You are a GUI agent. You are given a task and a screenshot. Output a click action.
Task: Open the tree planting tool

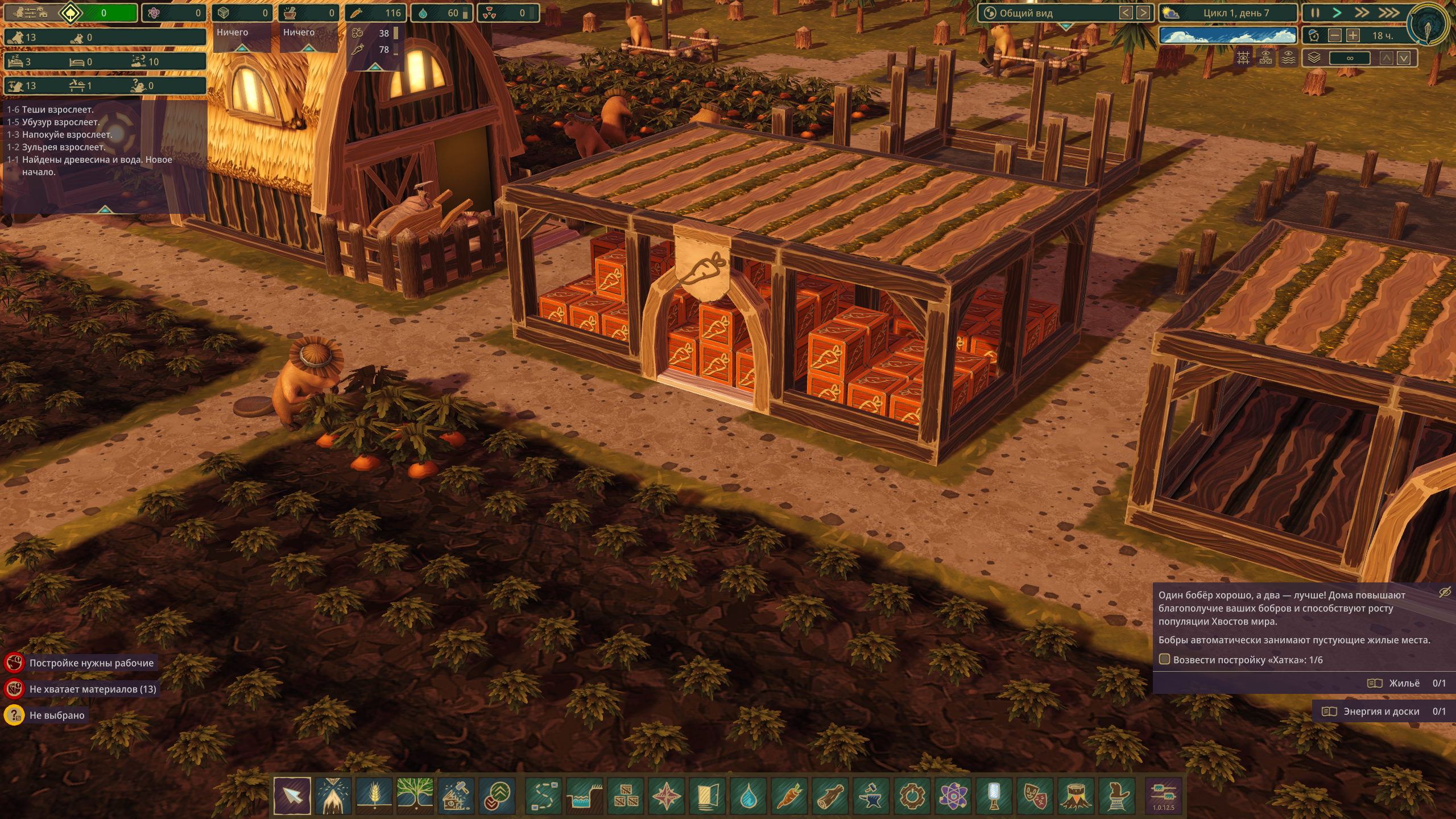(x=415, y=795)
